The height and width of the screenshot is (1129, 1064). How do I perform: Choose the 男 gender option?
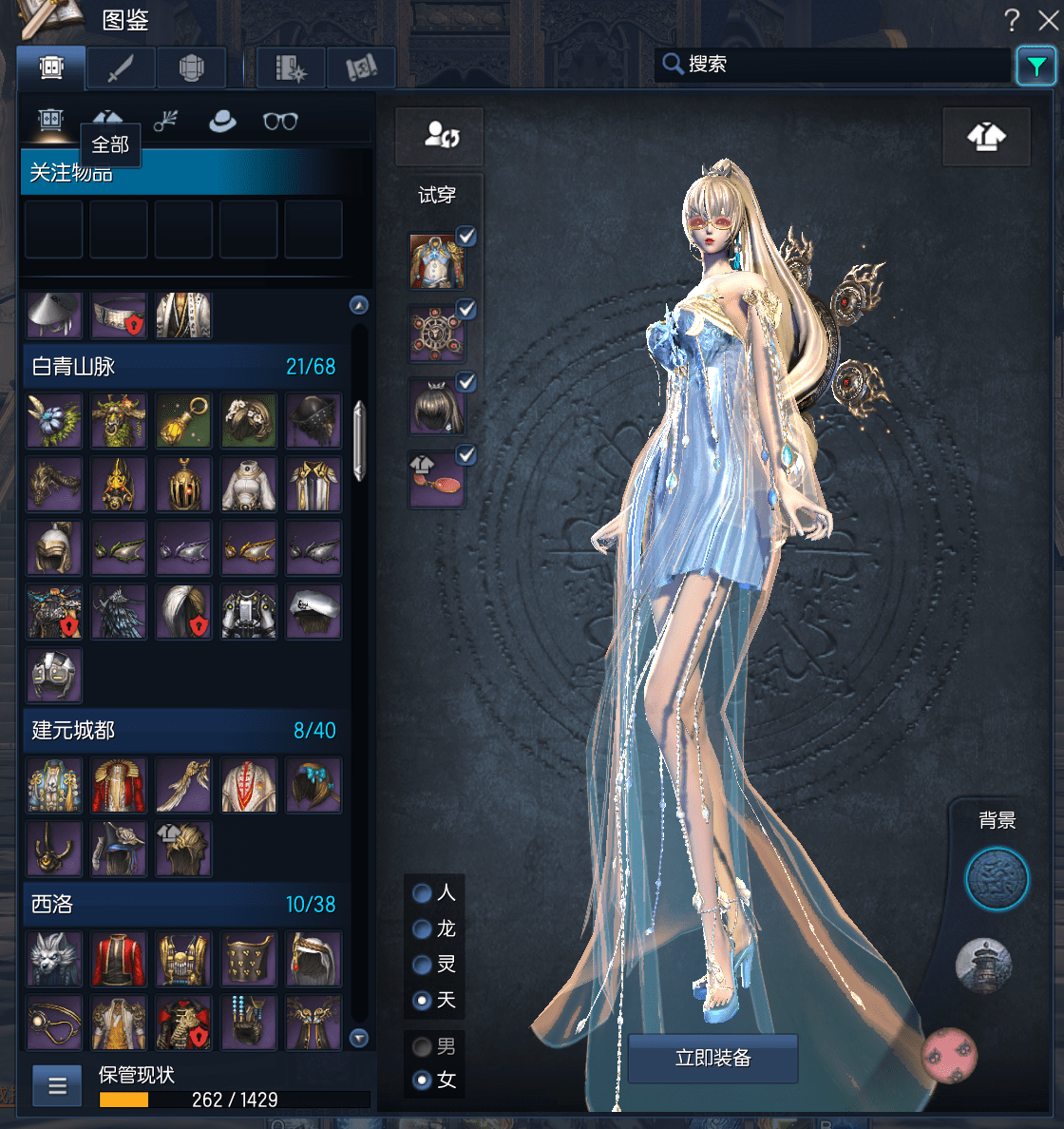coord(423,1047)
